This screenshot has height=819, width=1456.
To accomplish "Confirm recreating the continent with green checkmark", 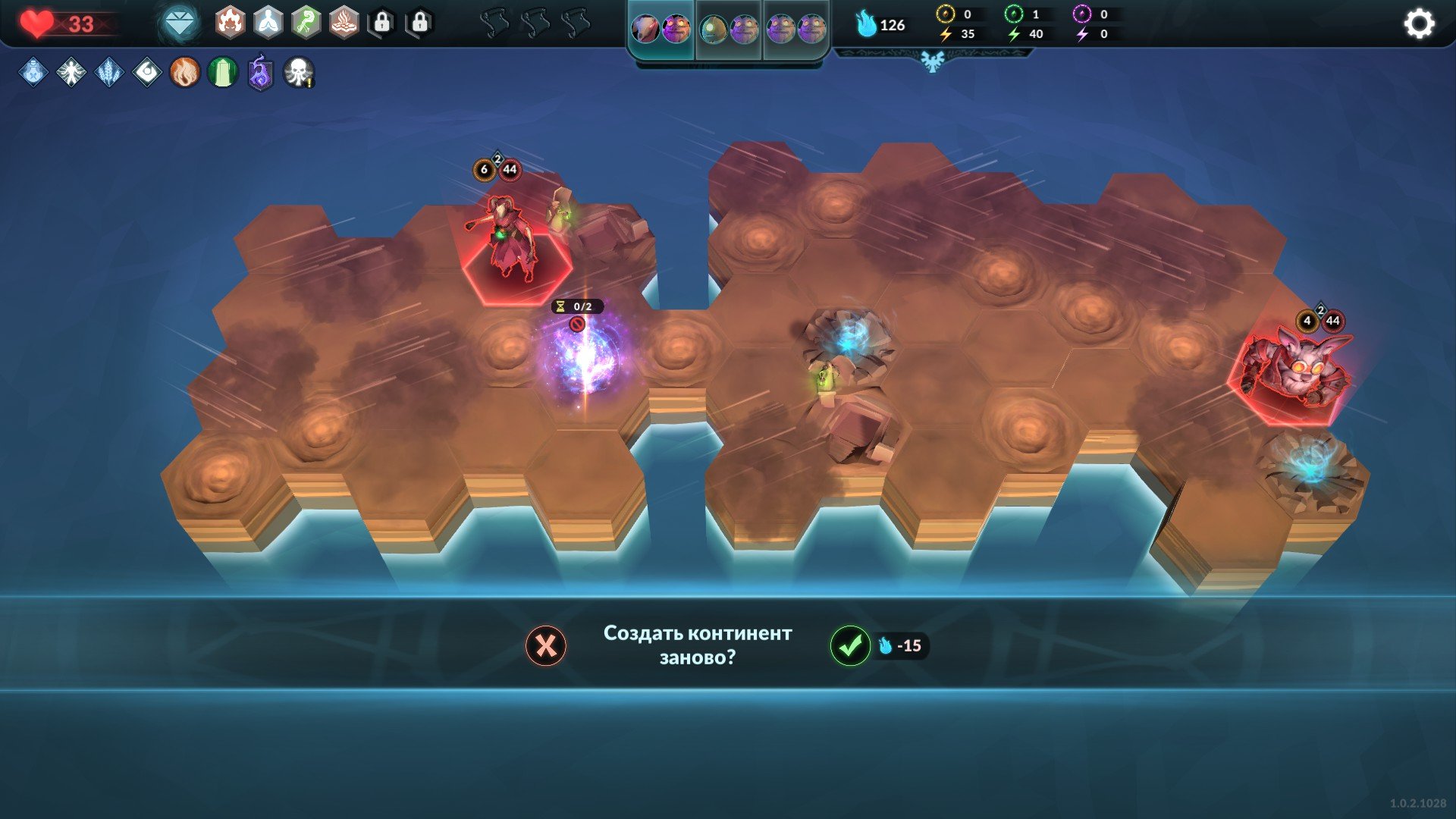I will [x=850, y=646].
